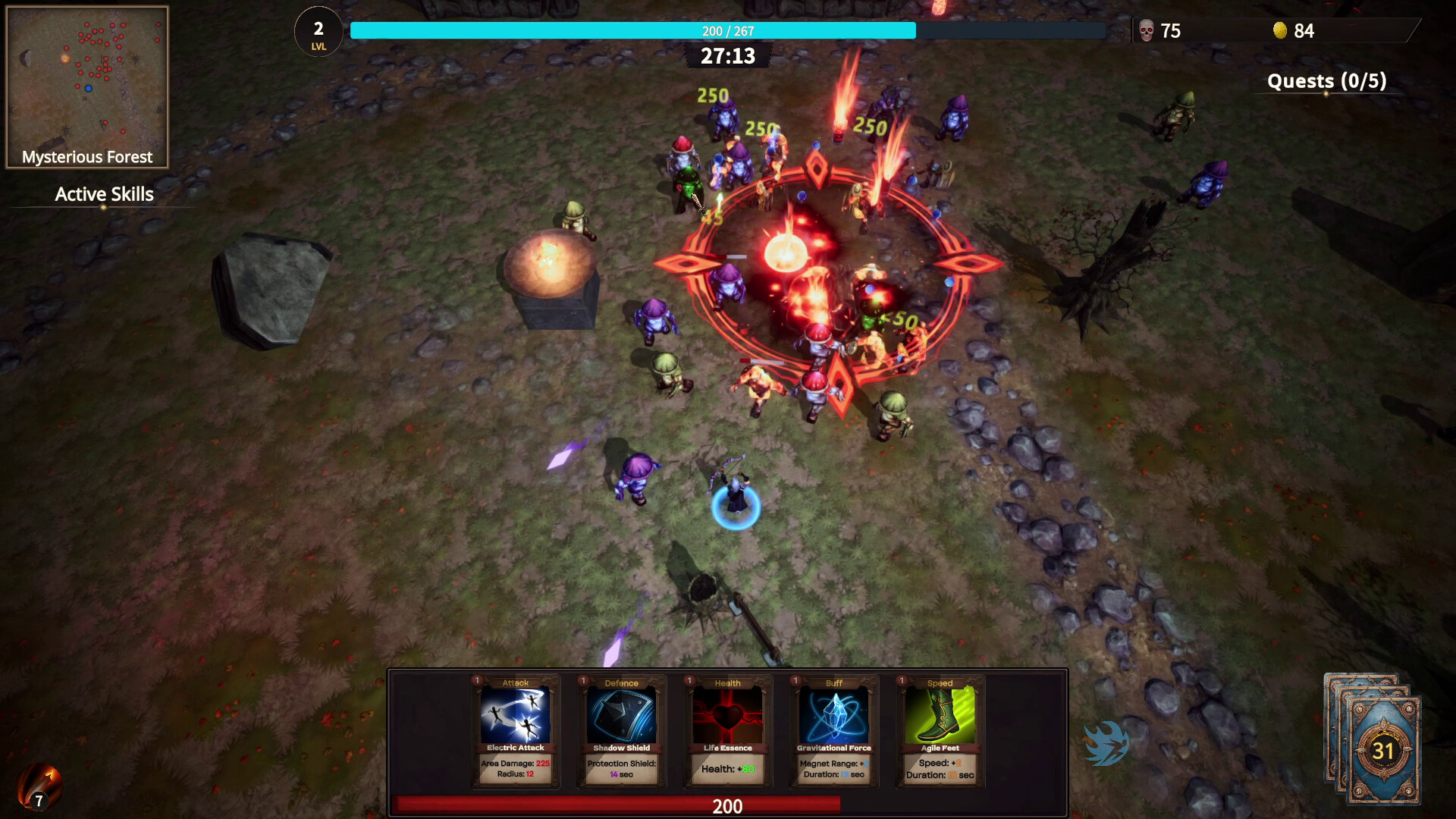
Task: Click the level 2 LVL badge
Action: 318,33
